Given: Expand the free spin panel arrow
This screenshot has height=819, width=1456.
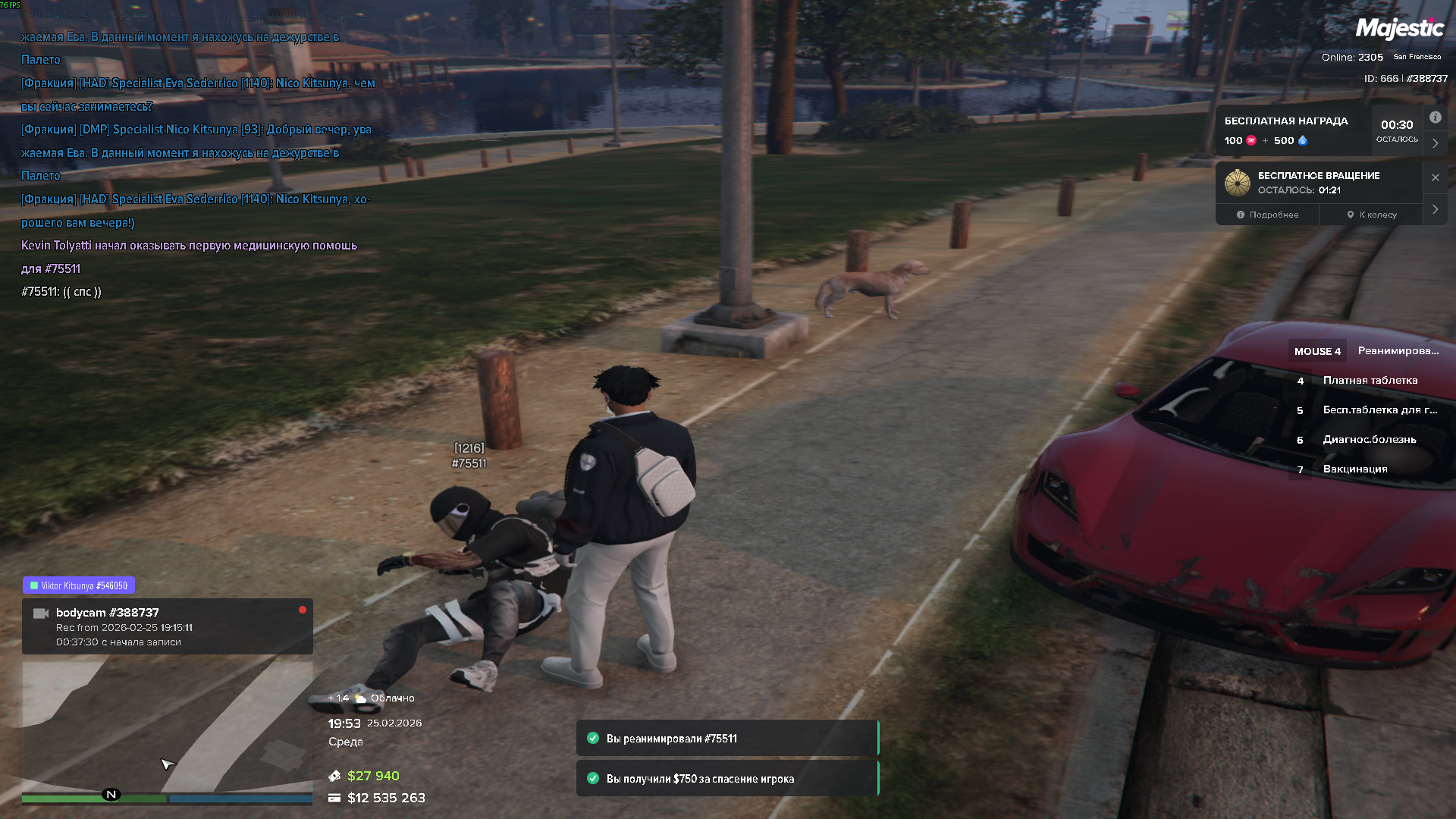Looking at the screenshot, I should (1435, 209).
